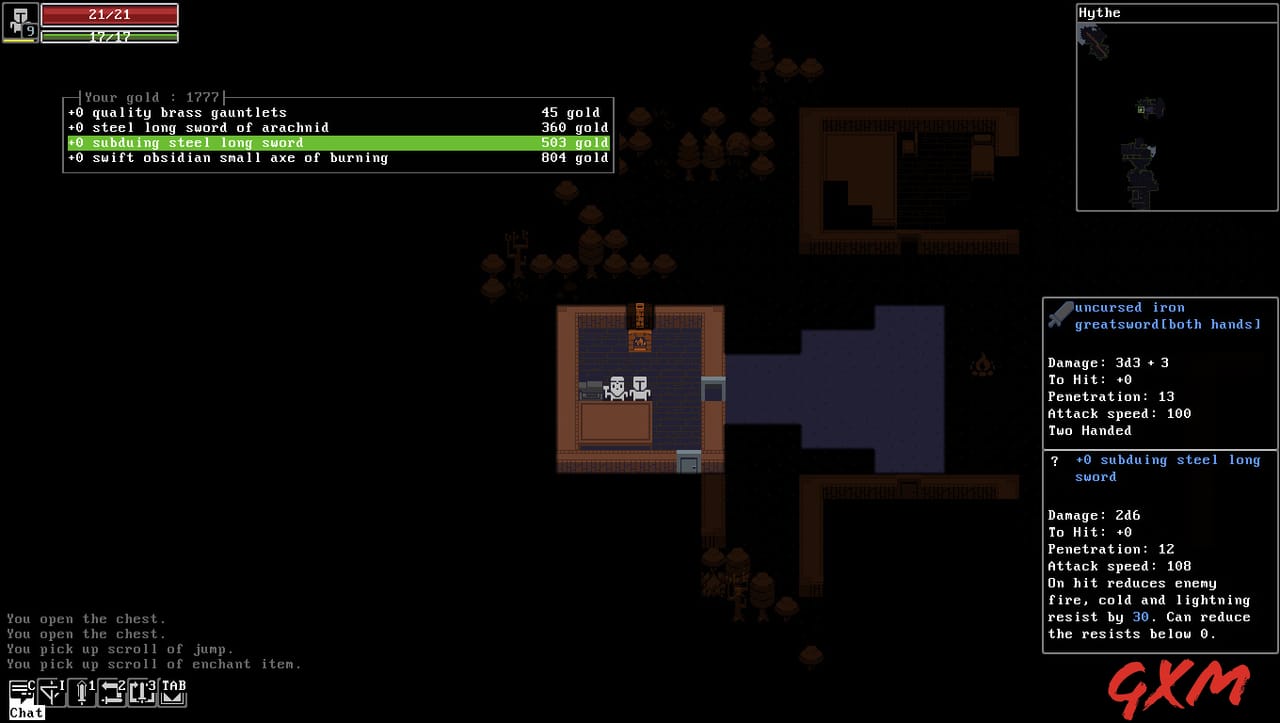
Task: Click the player character on the minimap
Action: pos(1142,110)
